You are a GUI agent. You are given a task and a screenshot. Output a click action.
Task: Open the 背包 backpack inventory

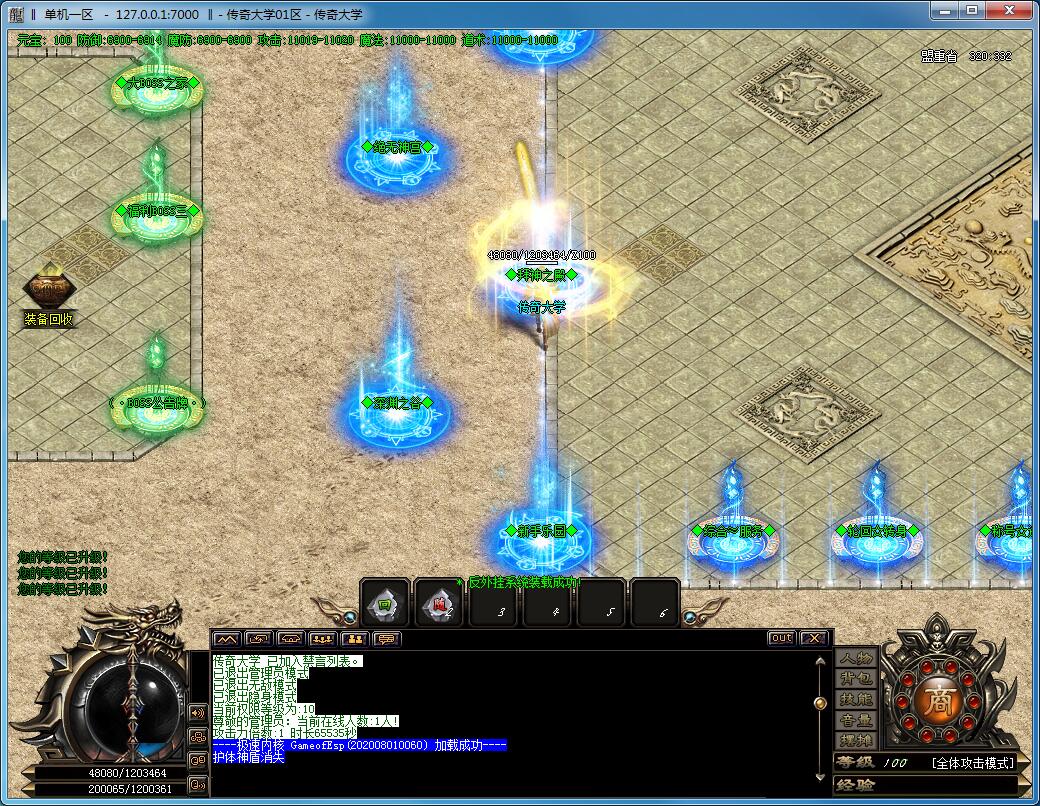(x=856, y=679)
